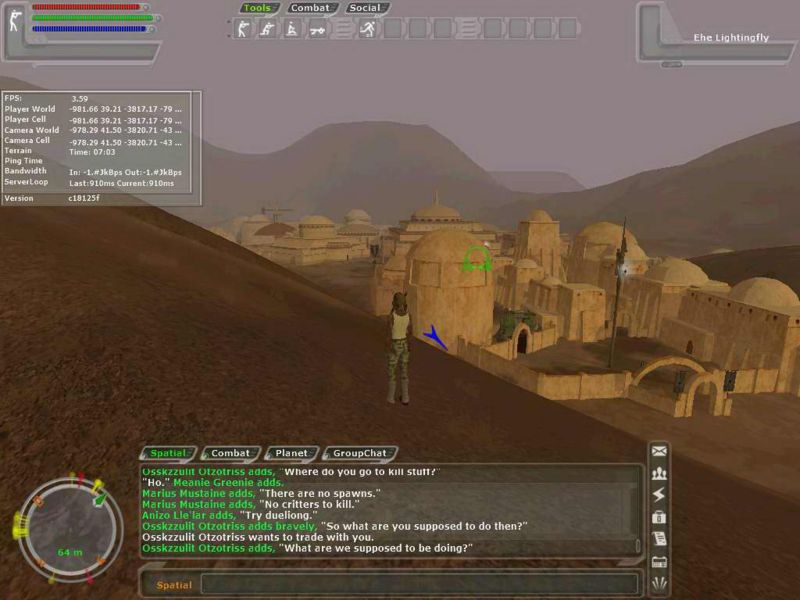Click the chat text input field
800x600 pixels.
click(x=418, y=584)
